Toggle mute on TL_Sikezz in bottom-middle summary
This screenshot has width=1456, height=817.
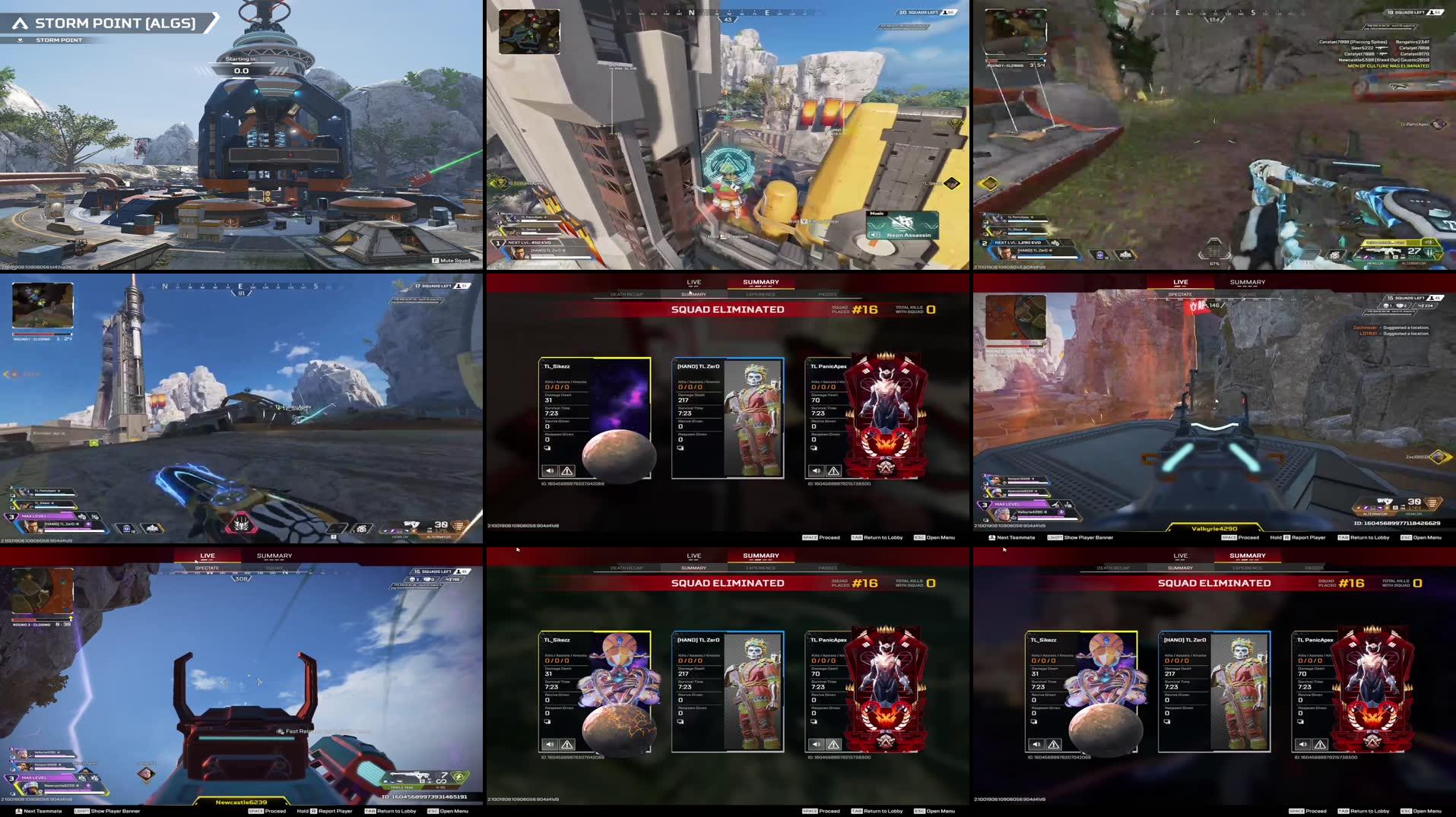click(550, 745)
